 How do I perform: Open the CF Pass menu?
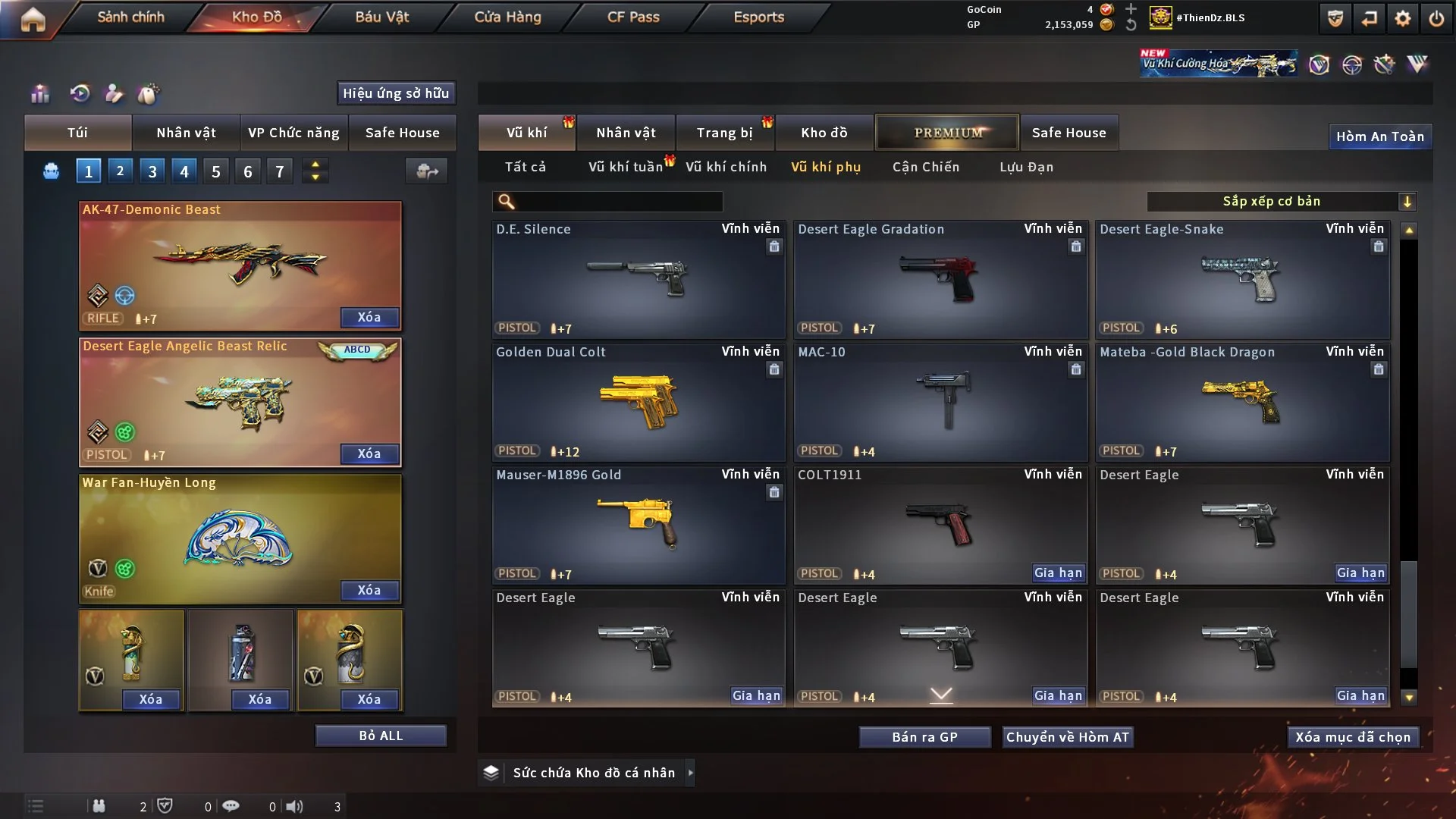pyautogui.click(x=633, y=17)
